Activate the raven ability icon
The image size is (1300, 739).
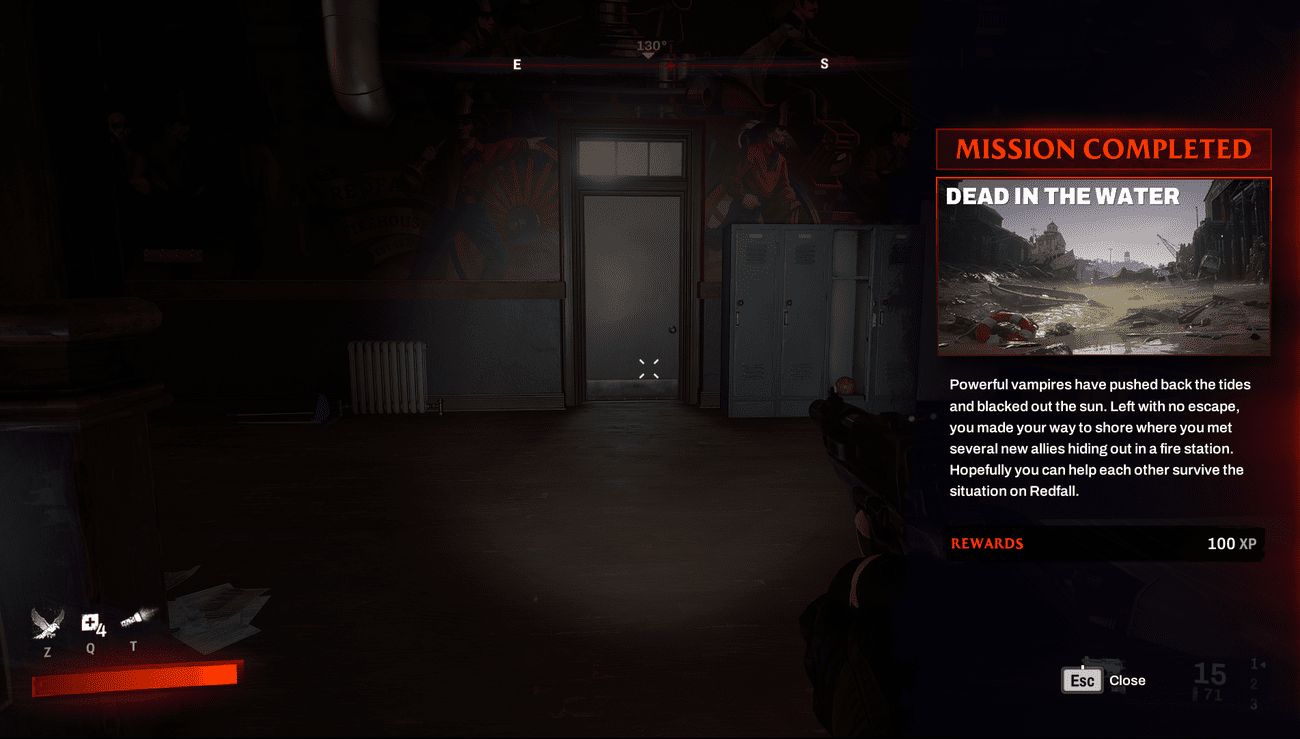pyautogui.click(x=47, y=623)
